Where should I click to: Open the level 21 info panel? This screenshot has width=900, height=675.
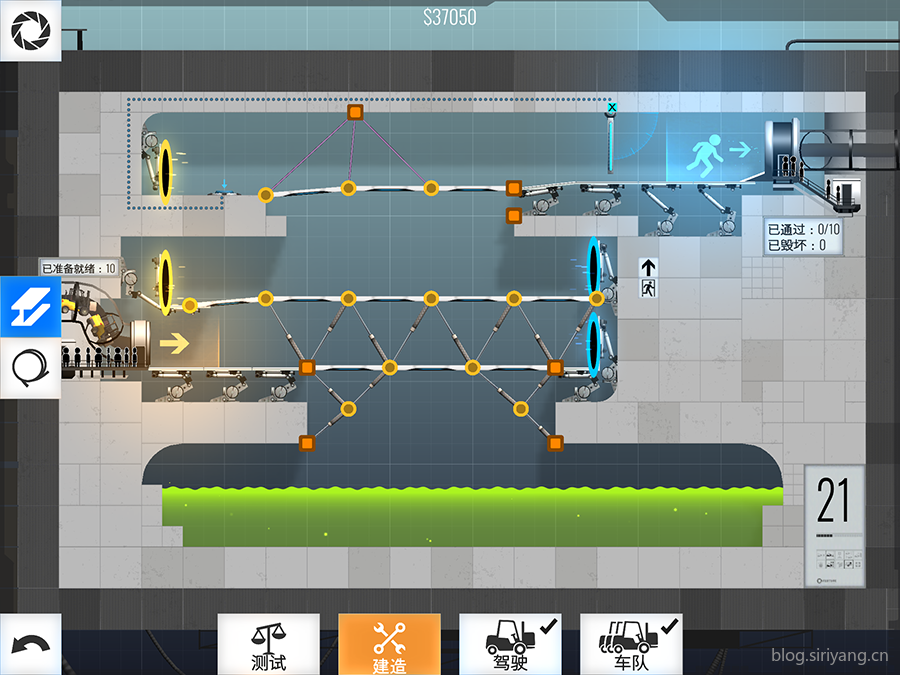(x=833, y=526)
